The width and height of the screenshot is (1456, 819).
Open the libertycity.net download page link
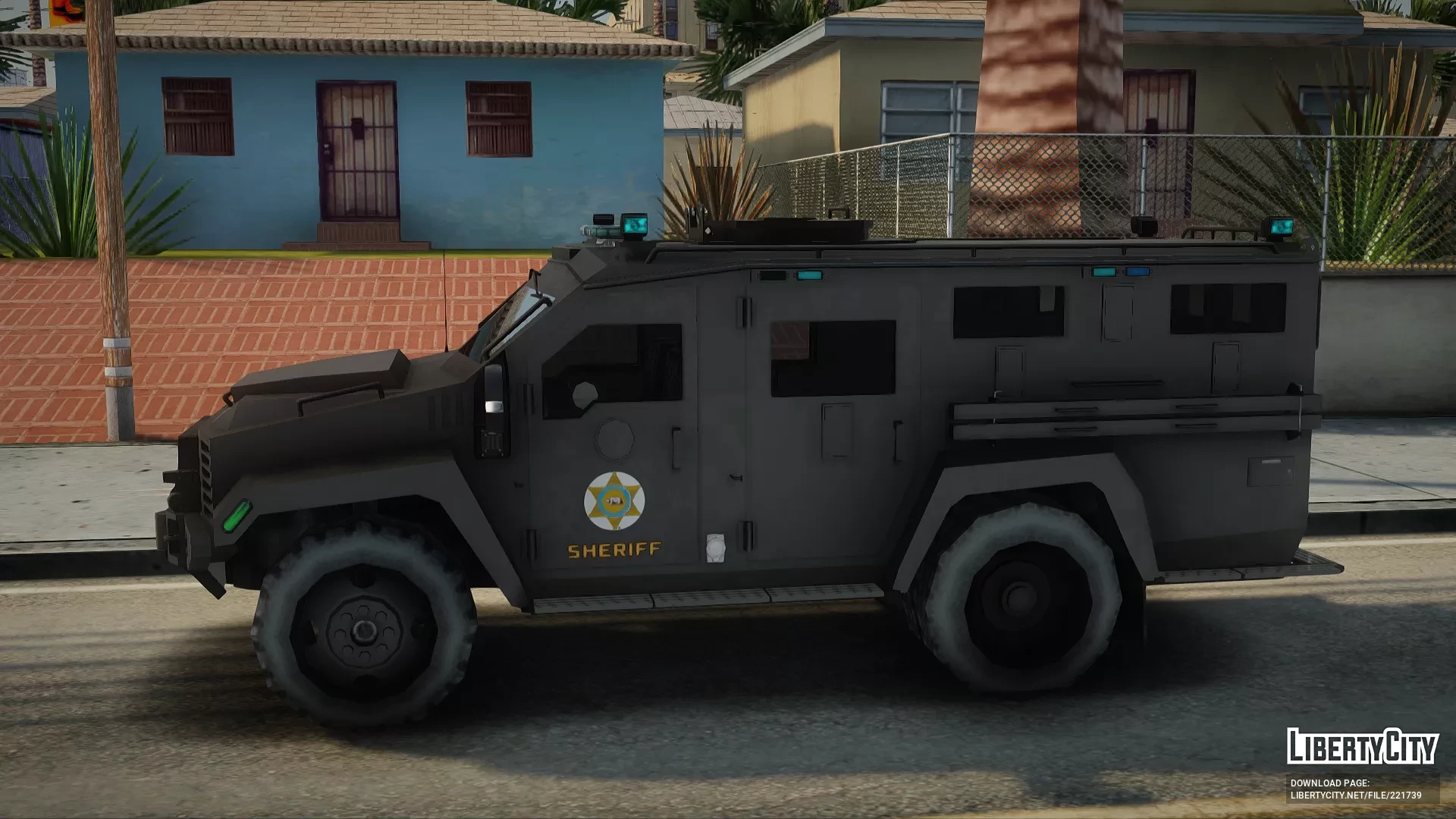(x=1356, y=795)
